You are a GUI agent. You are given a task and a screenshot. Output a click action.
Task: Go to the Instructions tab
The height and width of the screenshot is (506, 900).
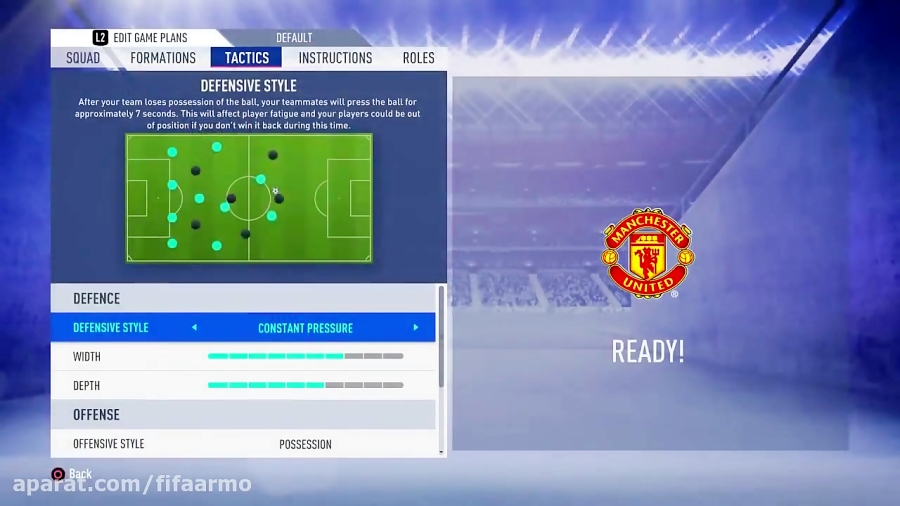[335, 58]
